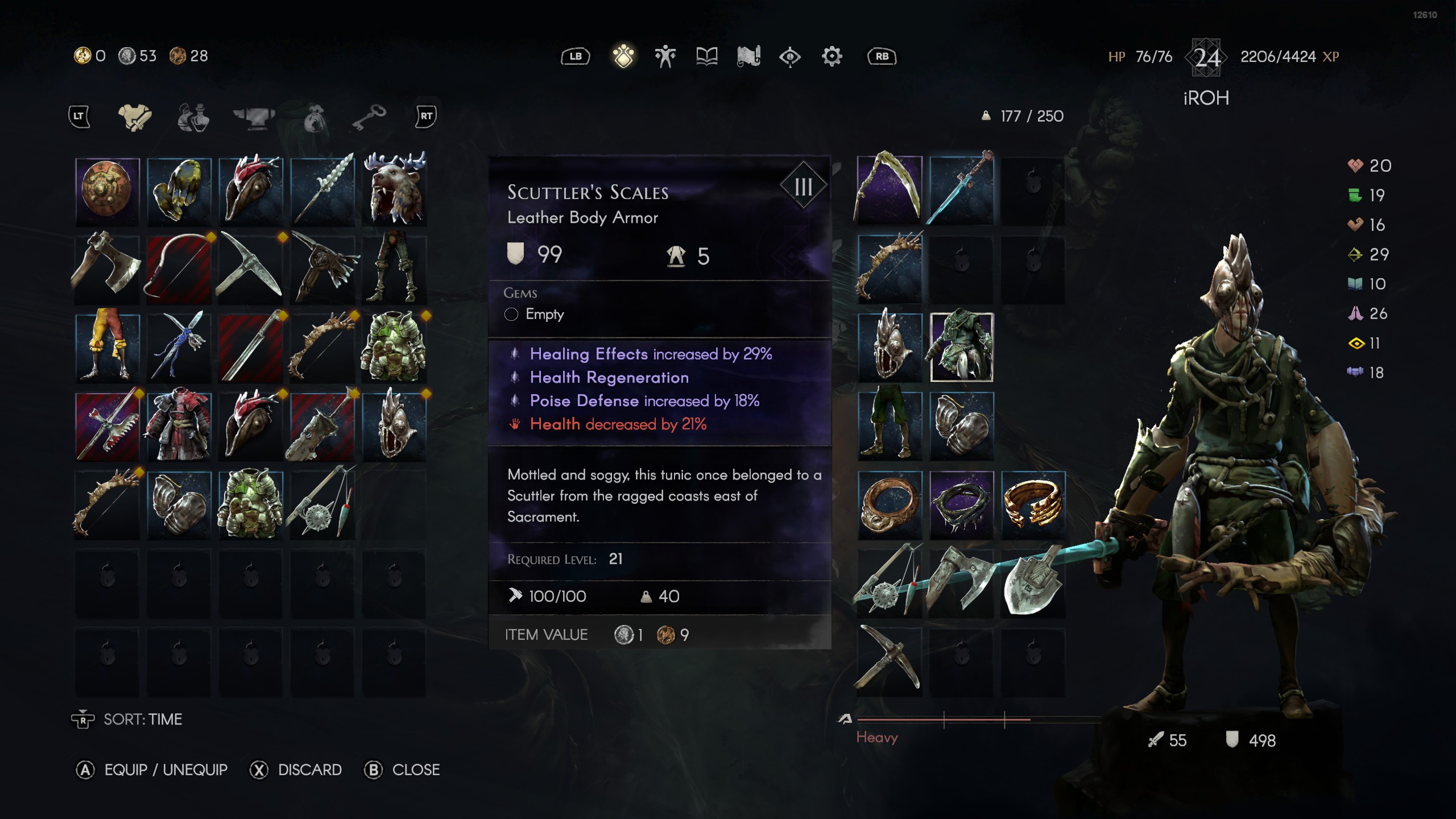
Task: Click the equipped teal sword slot
Action: click(962, 190)
